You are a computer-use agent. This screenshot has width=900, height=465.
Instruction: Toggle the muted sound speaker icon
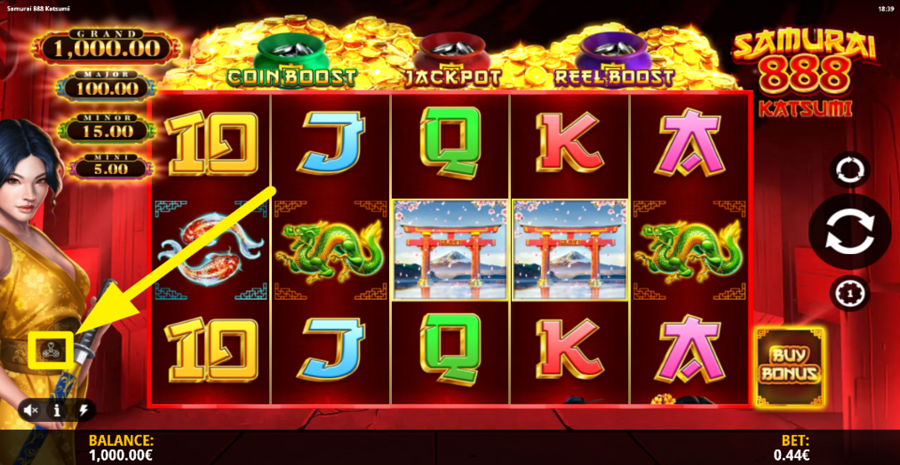32,409
